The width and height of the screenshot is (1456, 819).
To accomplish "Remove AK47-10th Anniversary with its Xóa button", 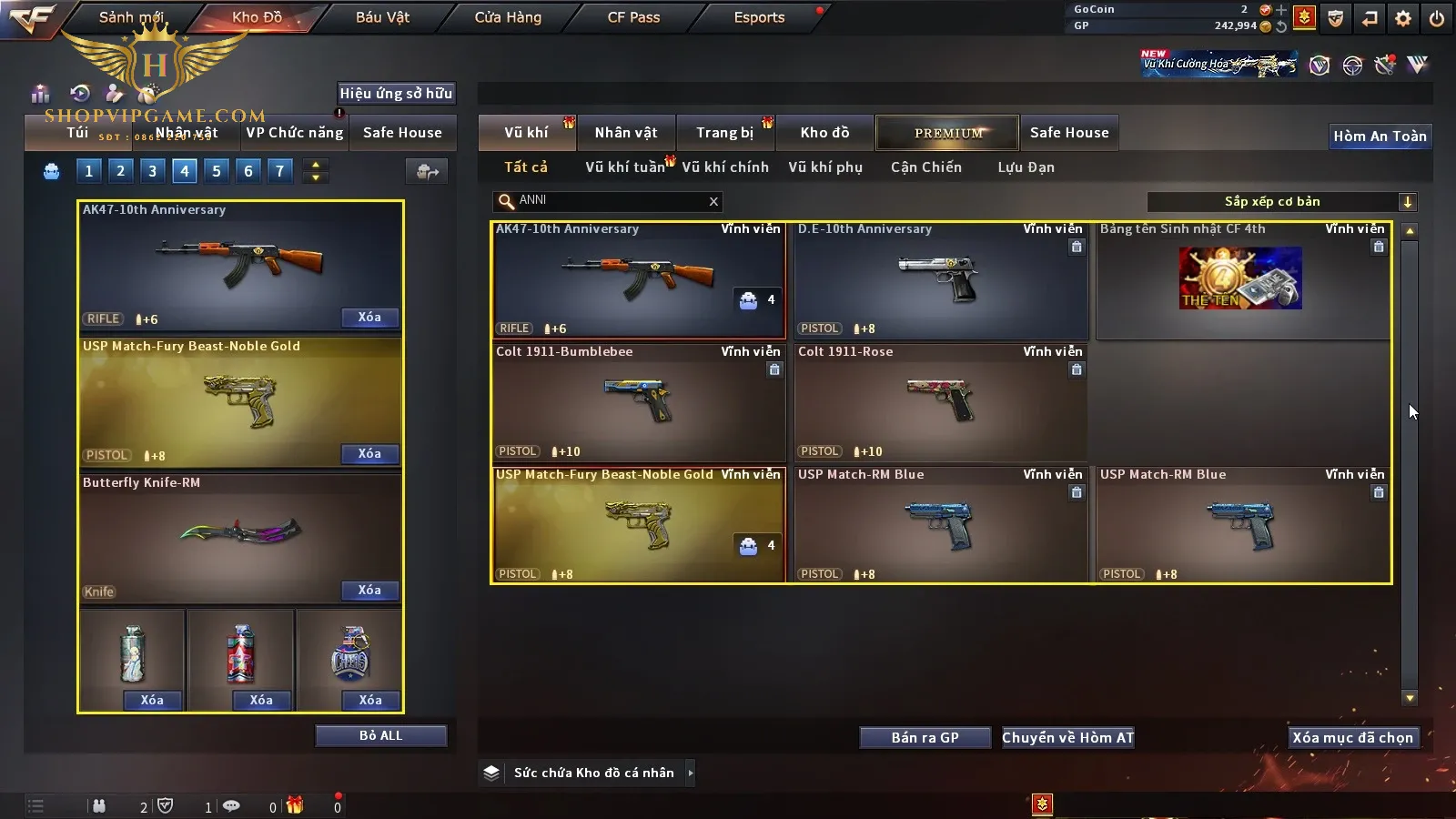I will pyautogui.click(x=369, y=317).
